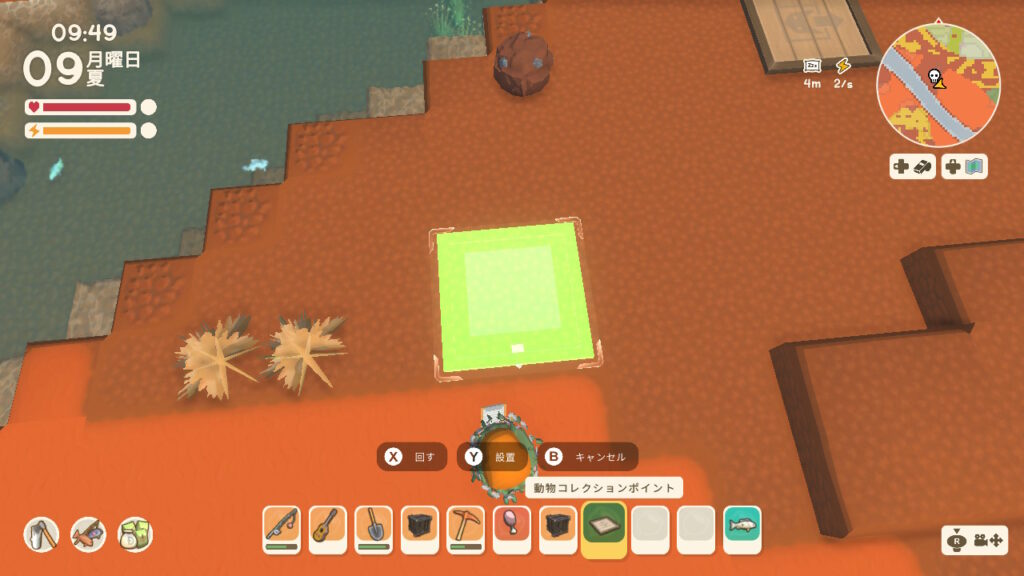Select the fishing rod hotbar slot

282,526
